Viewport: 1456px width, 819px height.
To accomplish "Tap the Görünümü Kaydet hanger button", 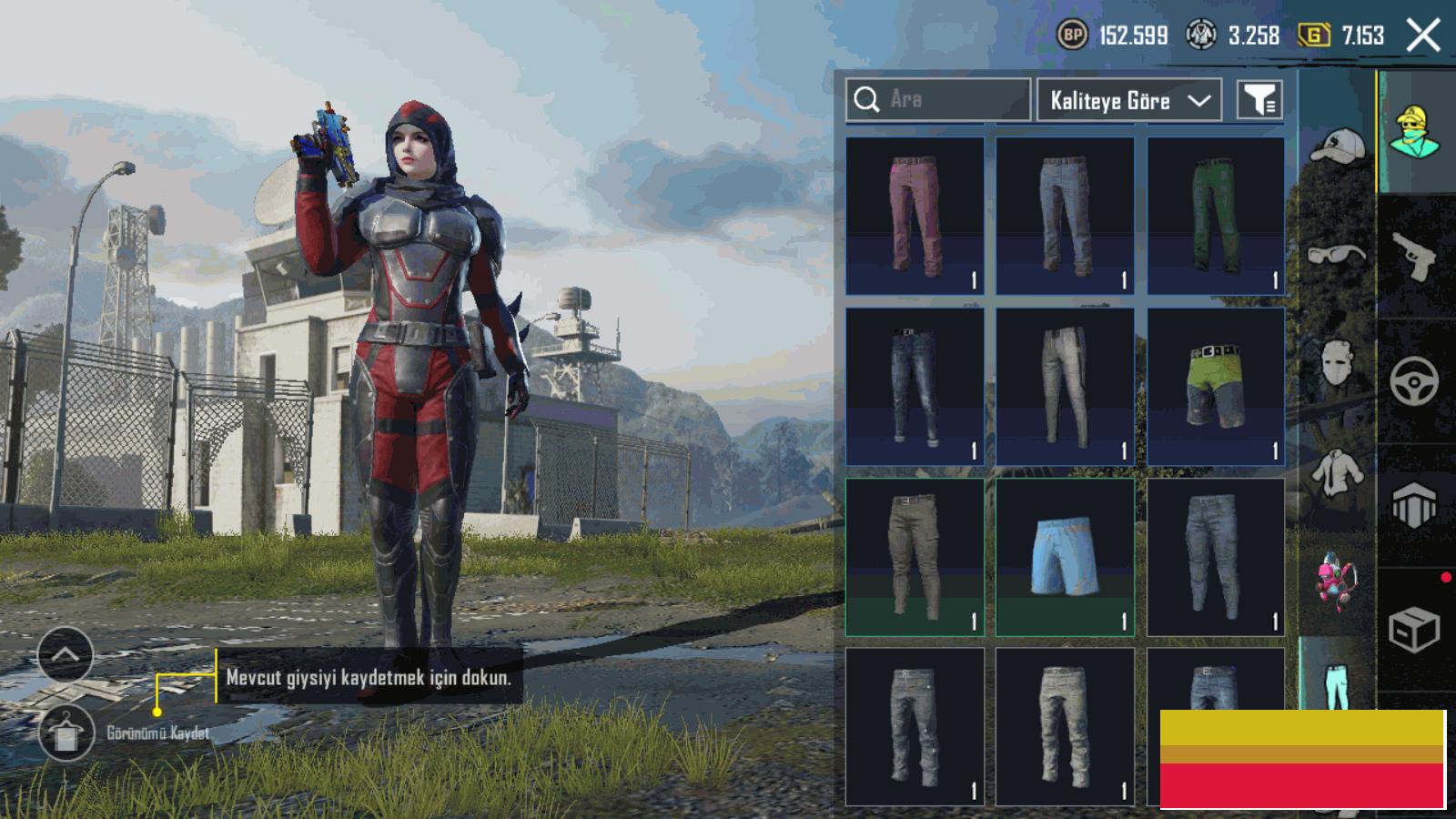I will click(x=66, y=733).
